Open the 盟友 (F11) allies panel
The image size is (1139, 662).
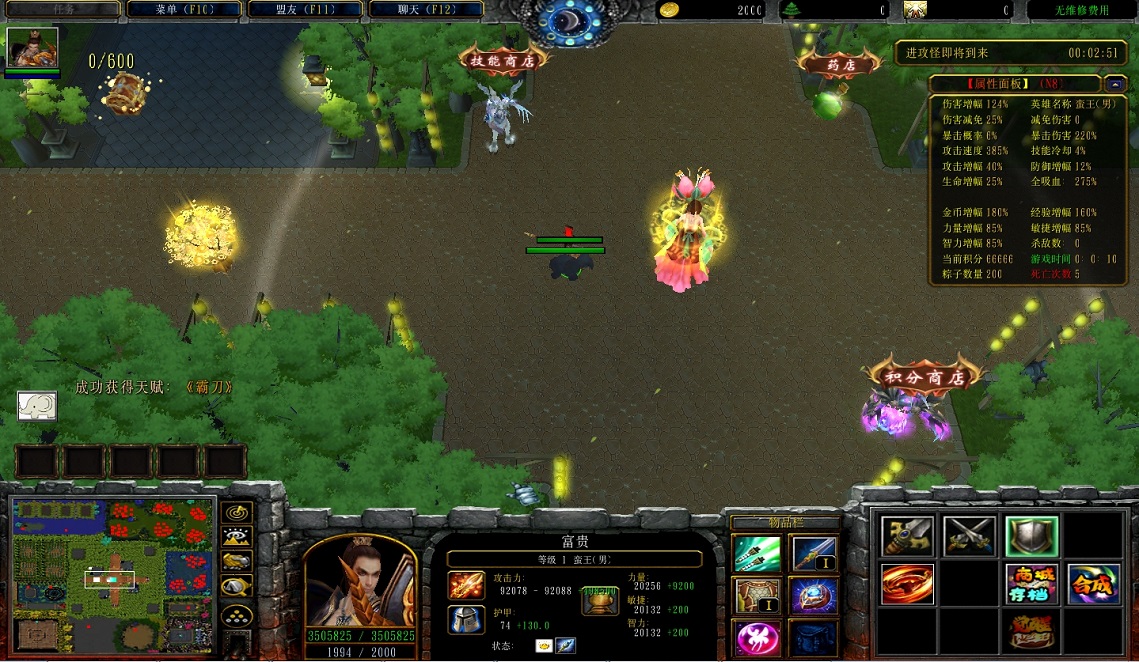(x=305, y=10)
